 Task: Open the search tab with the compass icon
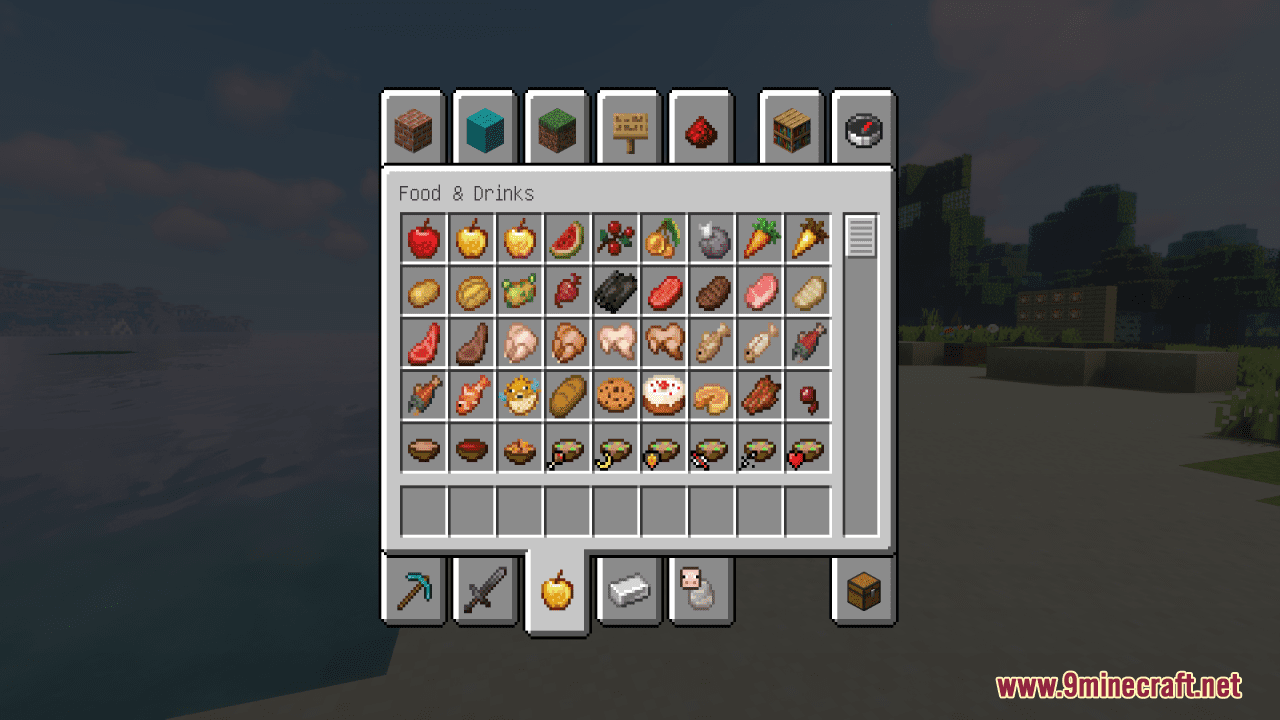coord(863,128)
